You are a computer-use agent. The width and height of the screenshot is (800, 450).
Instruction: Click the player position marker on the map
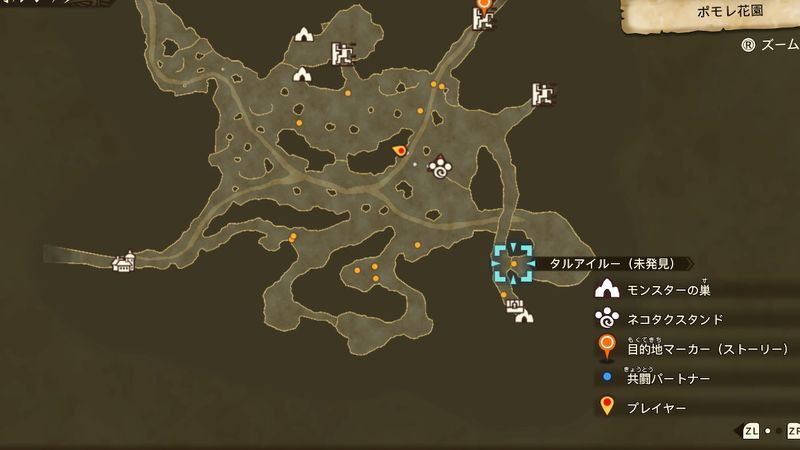point(400,151)
